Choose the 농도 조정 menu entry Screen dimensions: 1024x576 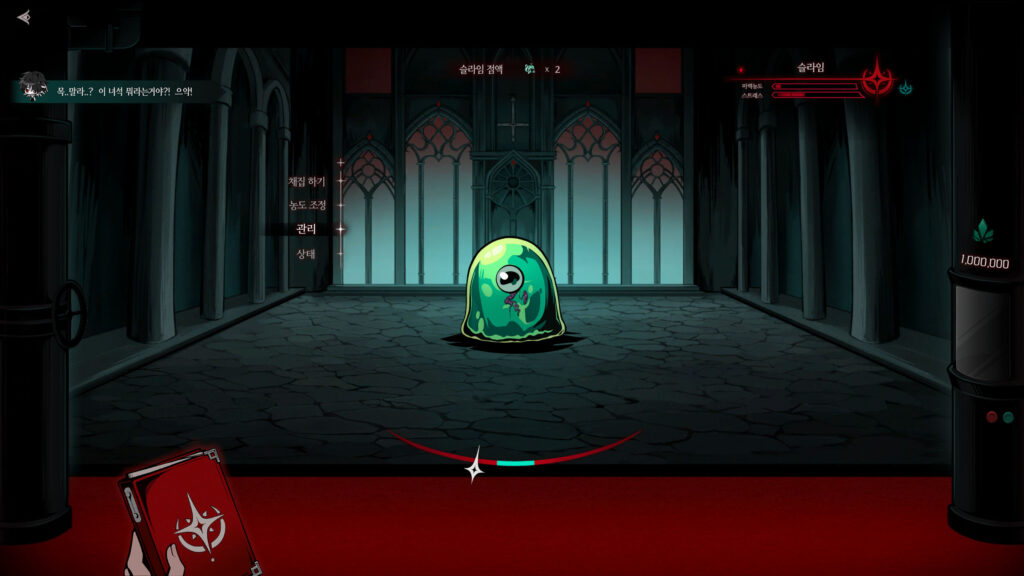tap(307, 205)
